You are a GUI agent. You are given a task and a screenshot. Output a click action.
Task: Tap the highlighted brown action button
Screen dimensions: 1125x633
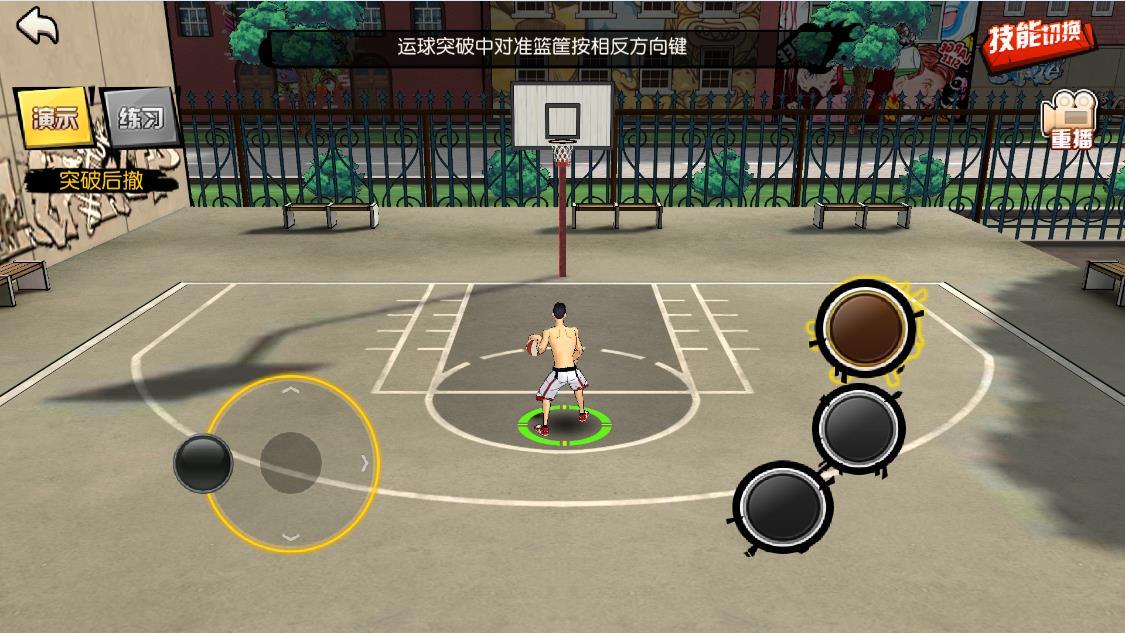click(x=866, y=327)
